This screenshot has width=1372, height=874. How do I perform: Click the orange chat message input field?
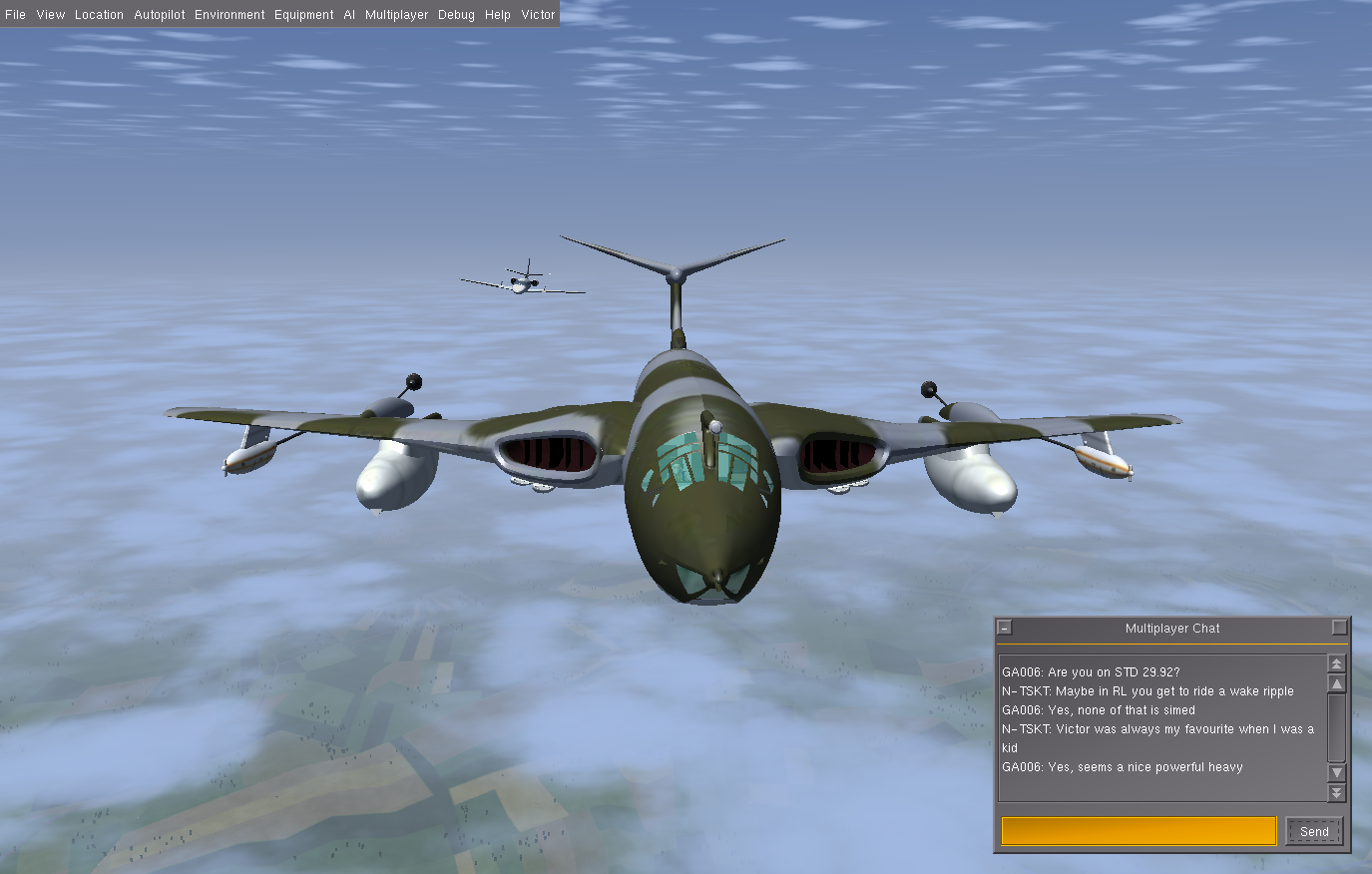point(1139,831)
